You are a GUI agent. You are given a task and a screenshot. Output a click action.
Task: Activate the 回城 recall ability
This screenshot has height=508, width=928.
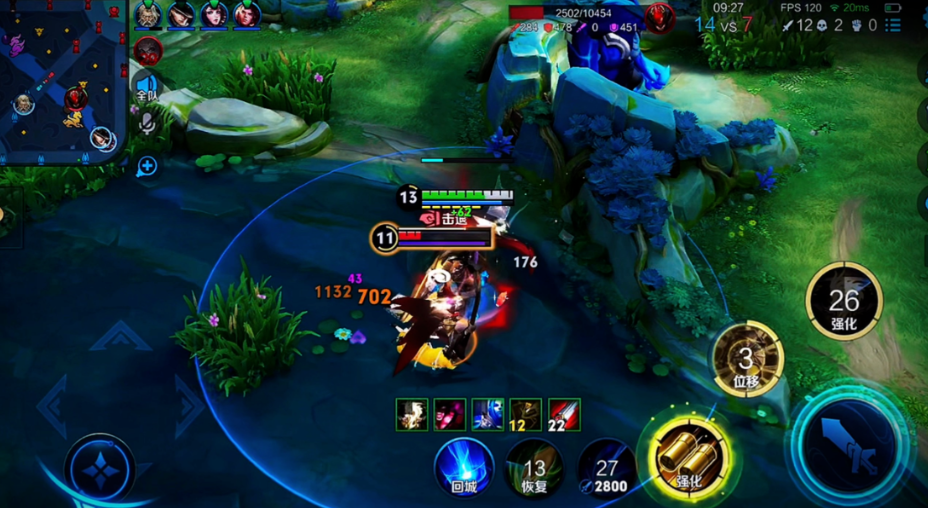click(463, 466)
